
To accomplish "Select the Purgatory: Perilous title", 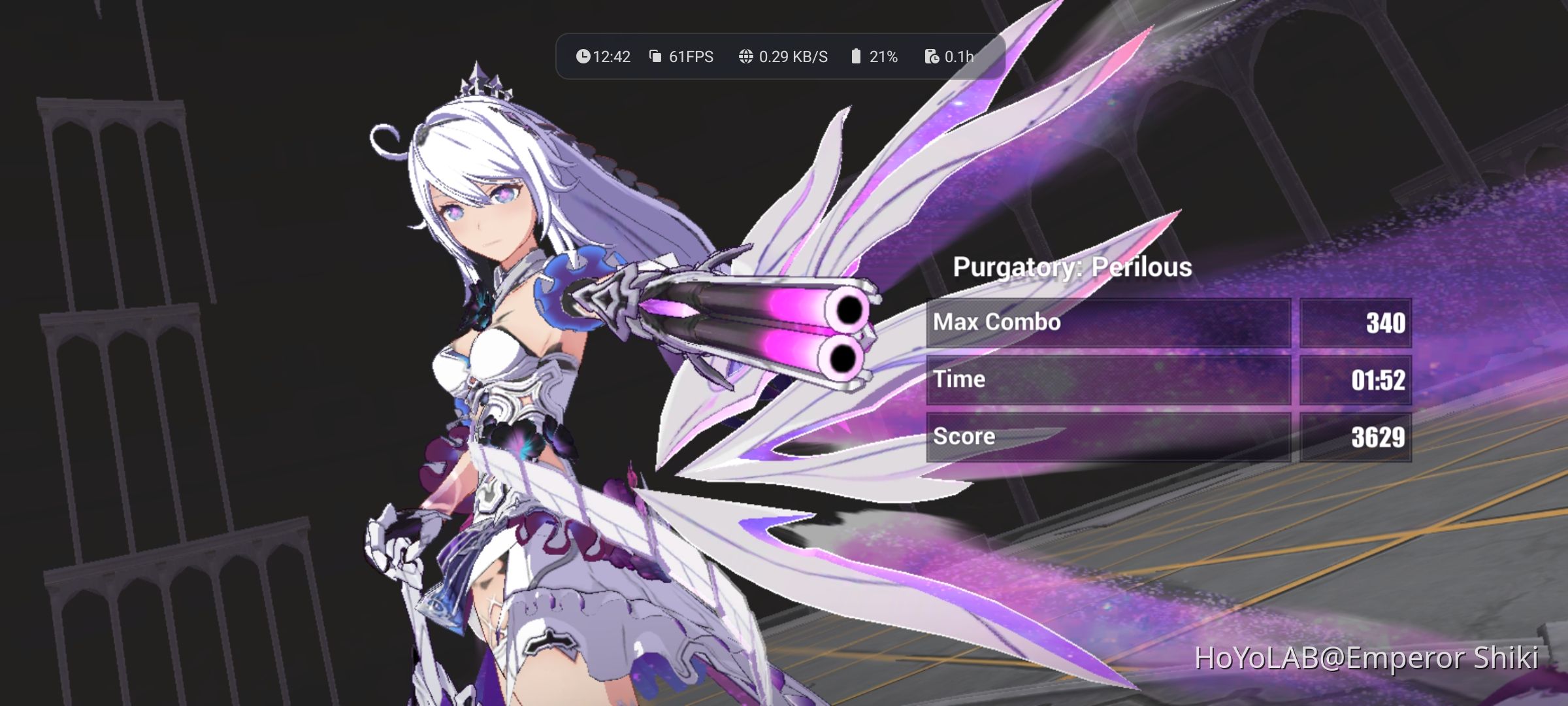I will pyautogui.click(x=1073, y=266).
